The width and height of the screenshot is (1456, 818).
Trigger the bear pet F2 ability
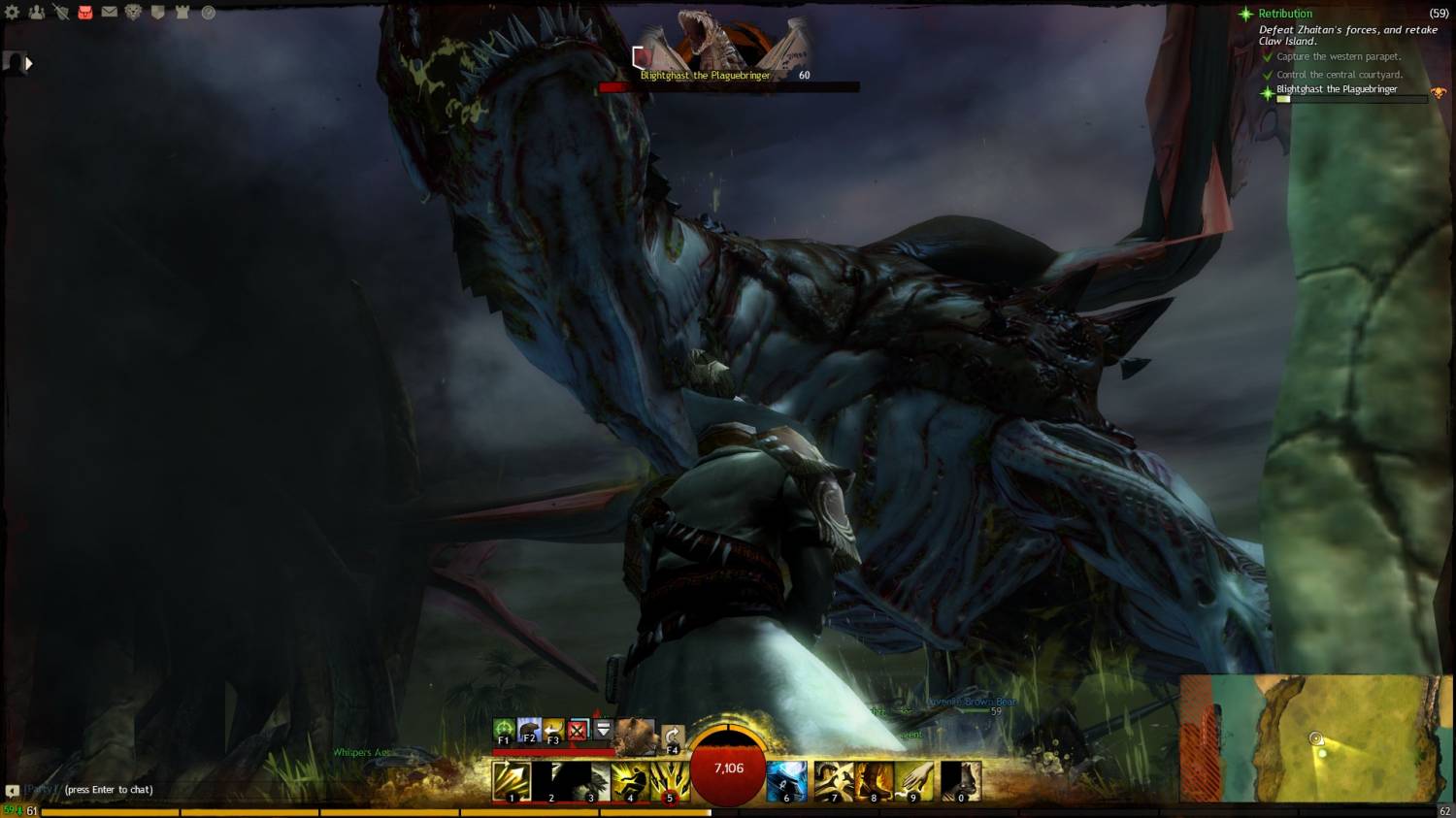coord(528,730)
